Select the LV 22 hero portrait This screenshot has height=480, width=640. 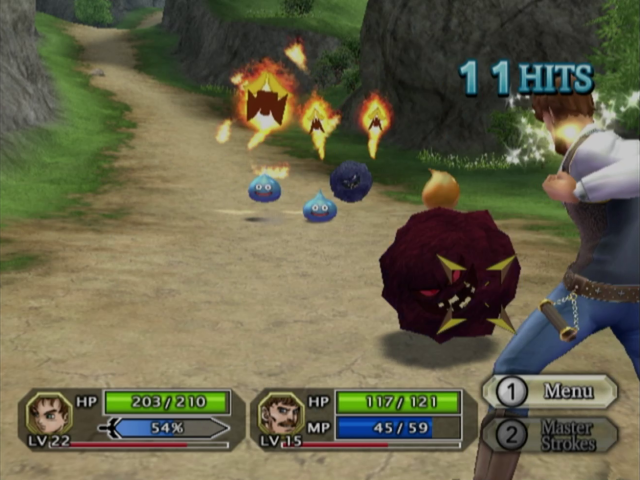click(48, 413)
